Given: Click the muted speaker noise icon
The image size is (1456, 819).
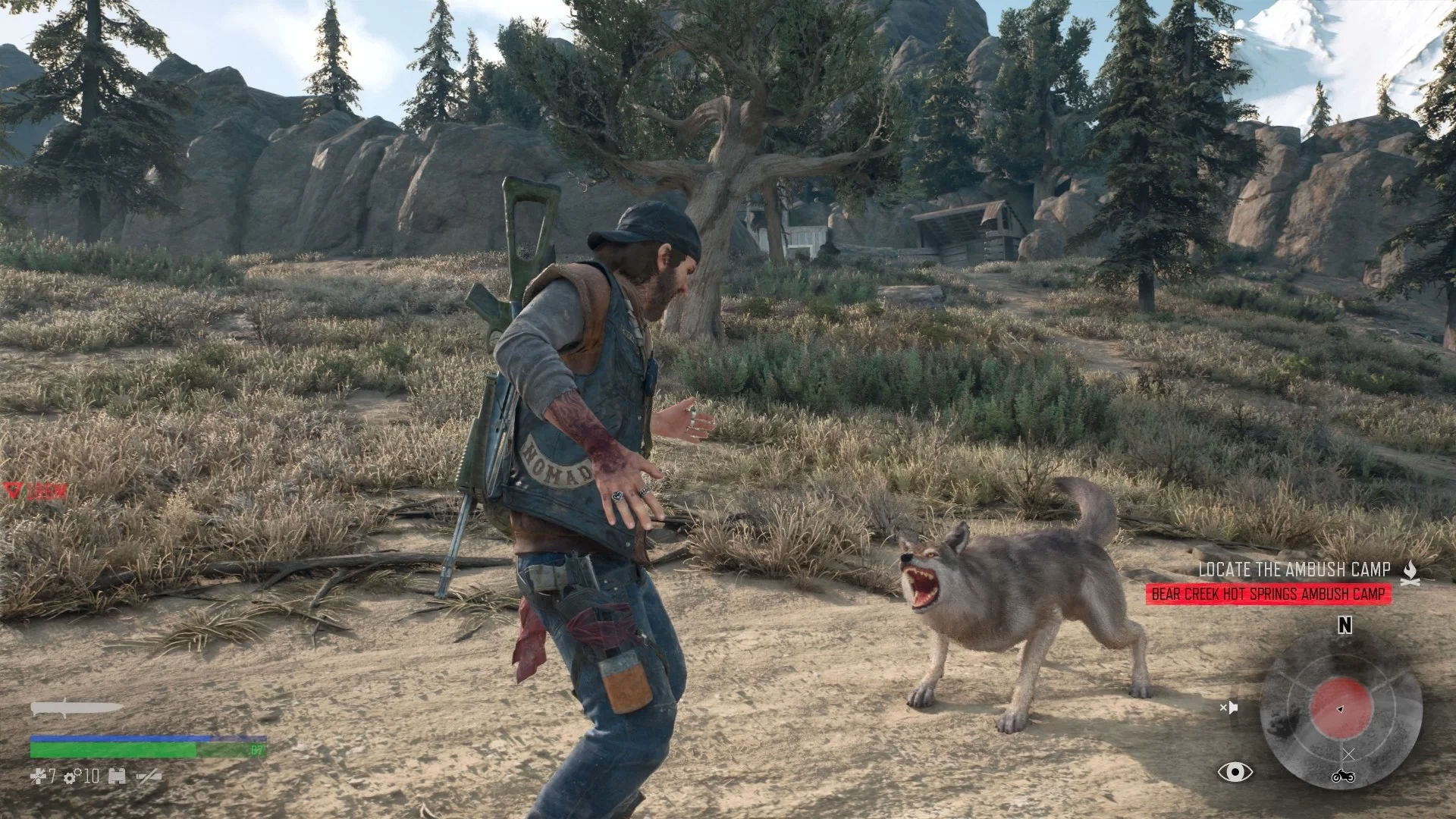Looking at the screenshot, I should coord(1228,708).
